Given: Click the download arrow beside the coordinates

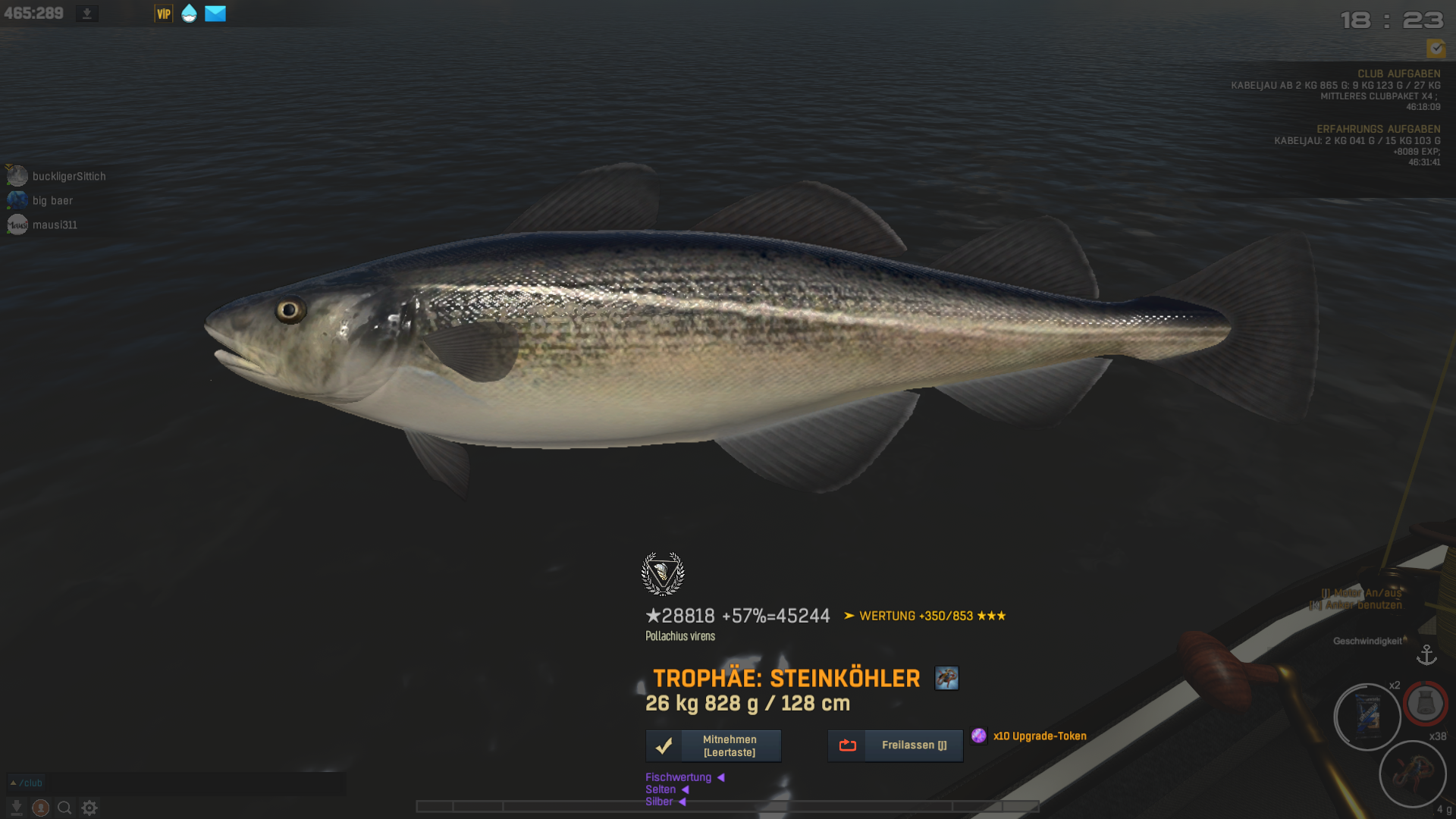Looking at the screenshot, I should (x=87, y=14).
